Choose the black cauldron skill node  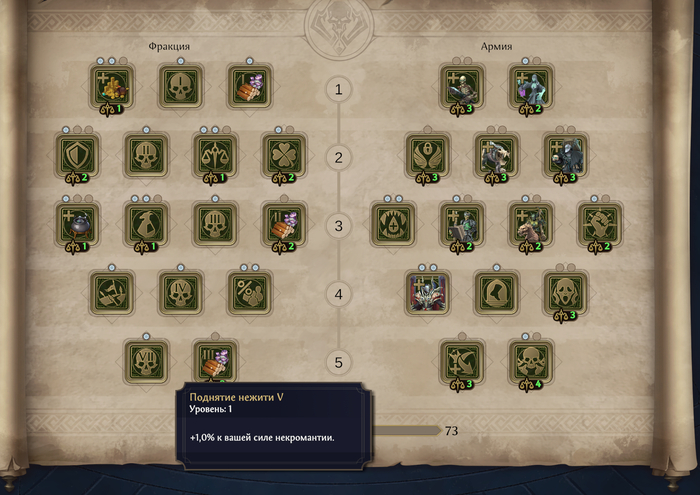pos(77,223)
